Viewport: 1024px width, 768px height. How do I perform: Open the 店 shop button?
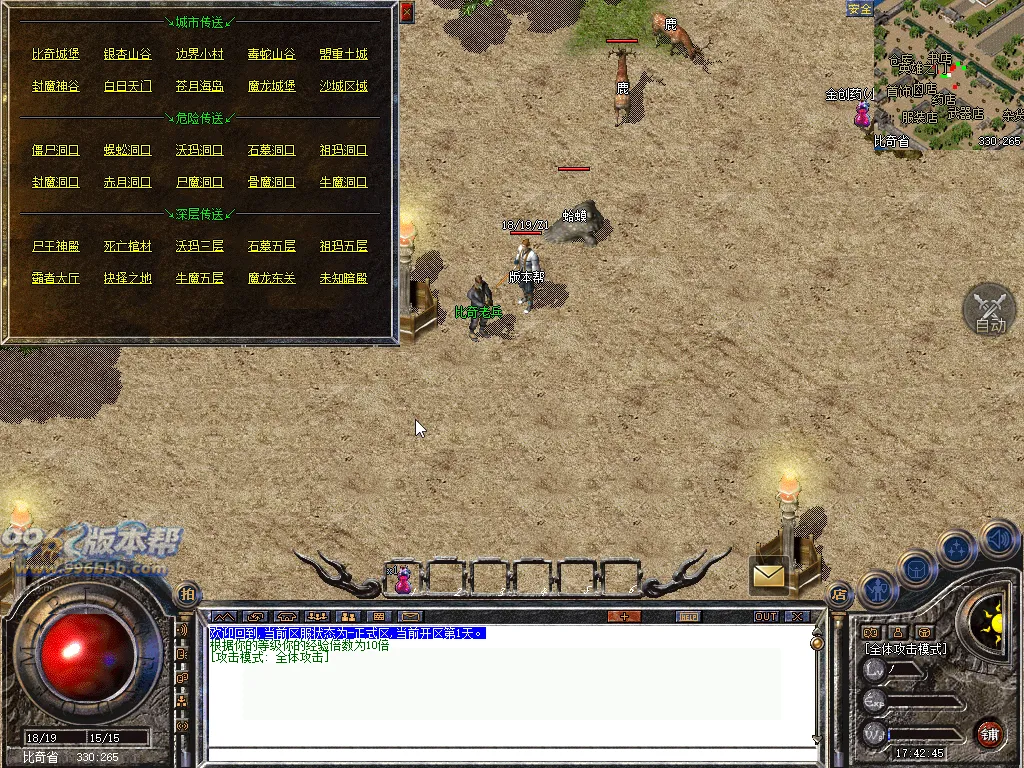point(838,593)
